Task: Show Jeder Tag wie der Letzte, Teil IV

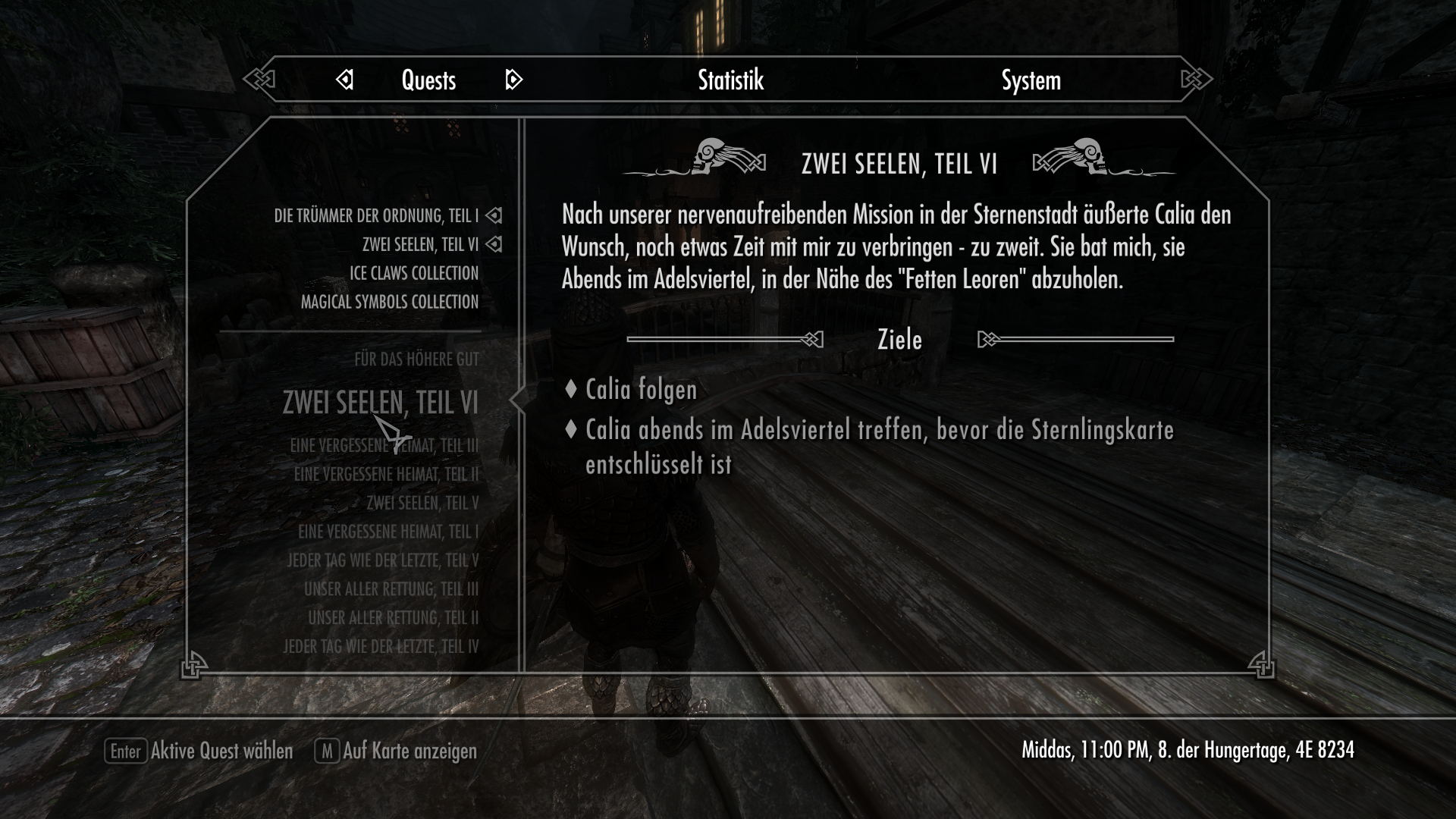Action: click(x=381, y=647)
